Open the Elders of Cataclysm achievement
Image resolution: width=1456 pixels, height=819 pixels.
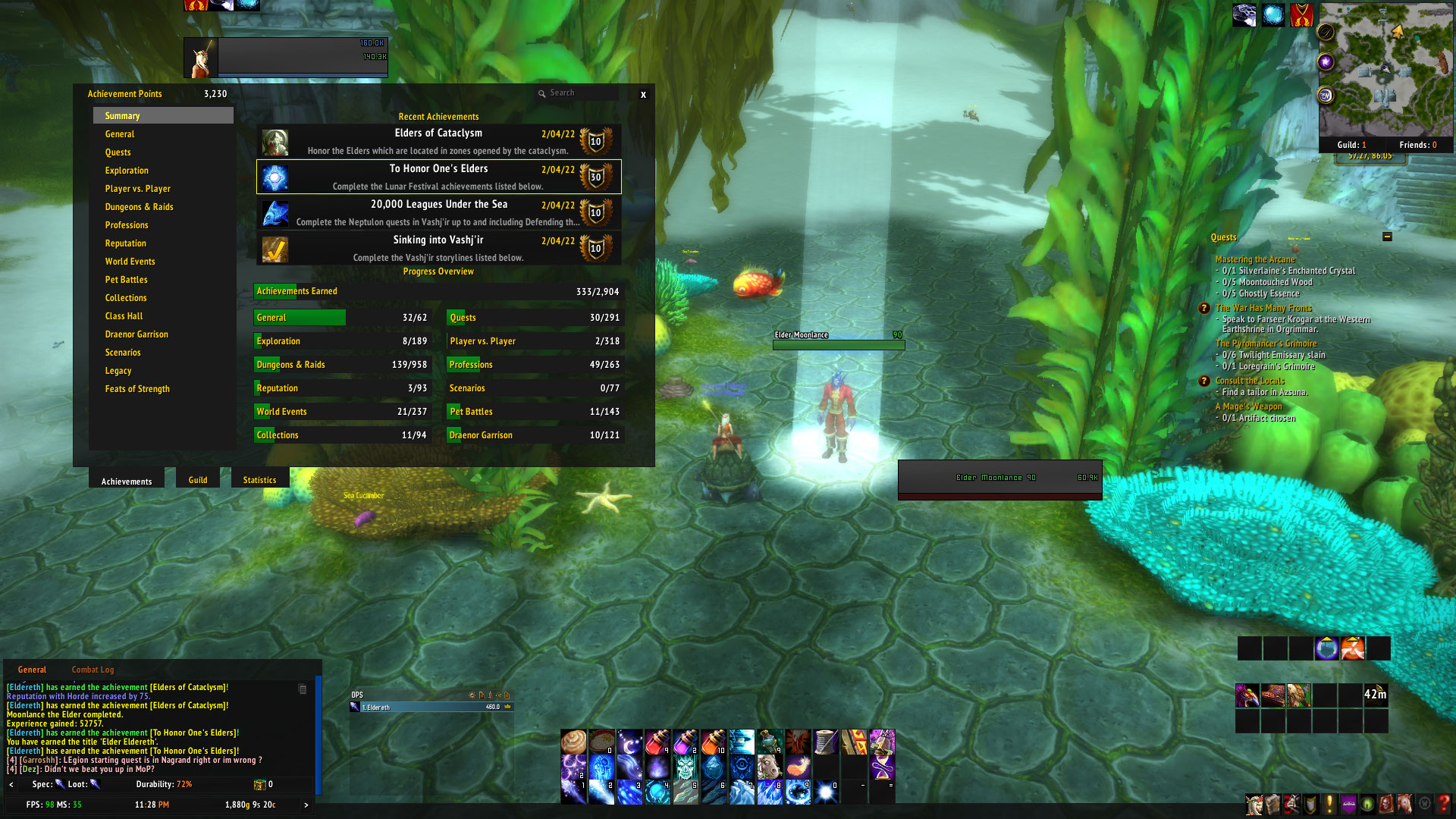[438, 141]
